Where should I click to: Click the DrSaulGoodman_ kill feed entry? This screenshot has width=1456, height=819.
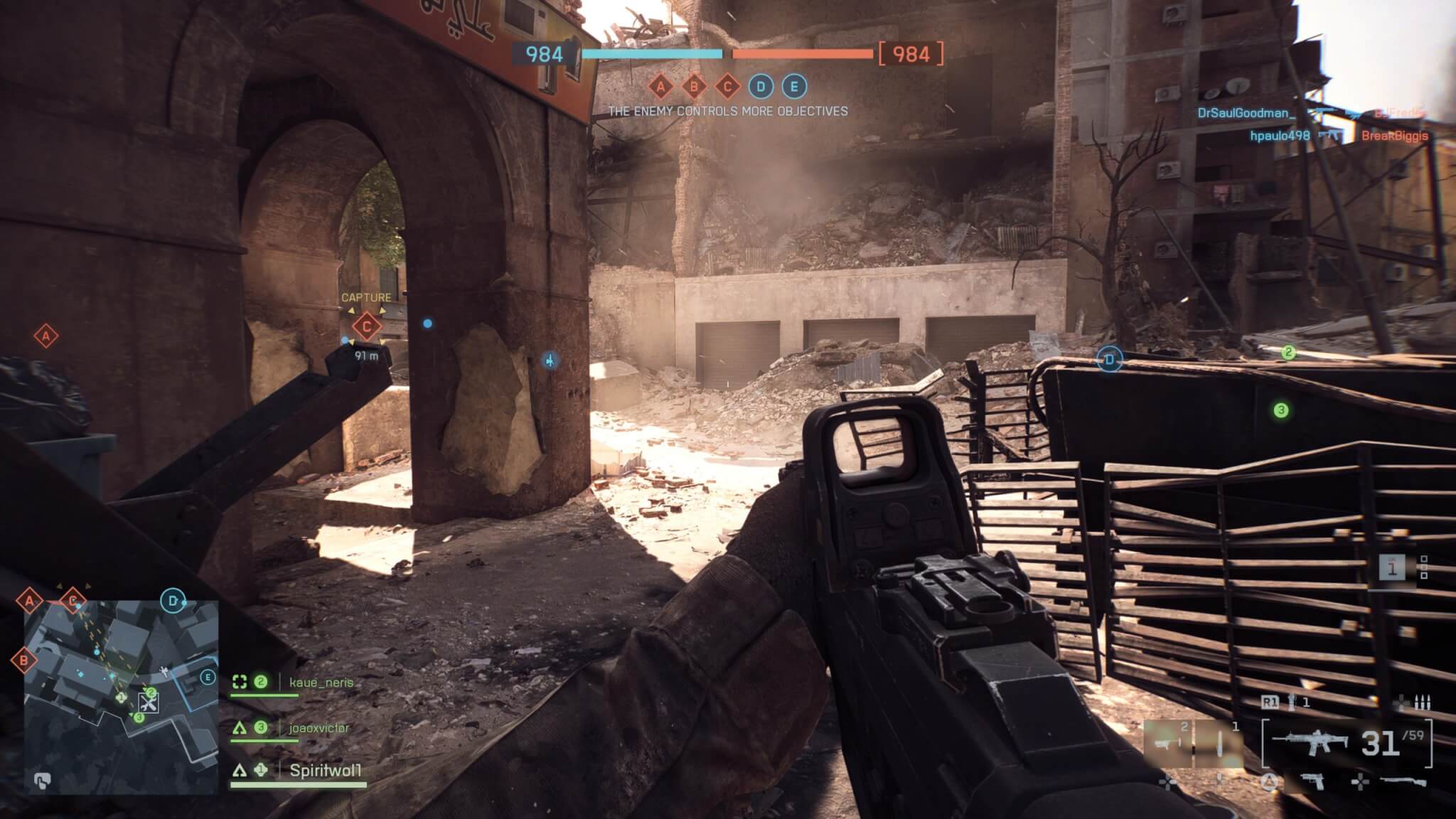(x=1246, y=113)
